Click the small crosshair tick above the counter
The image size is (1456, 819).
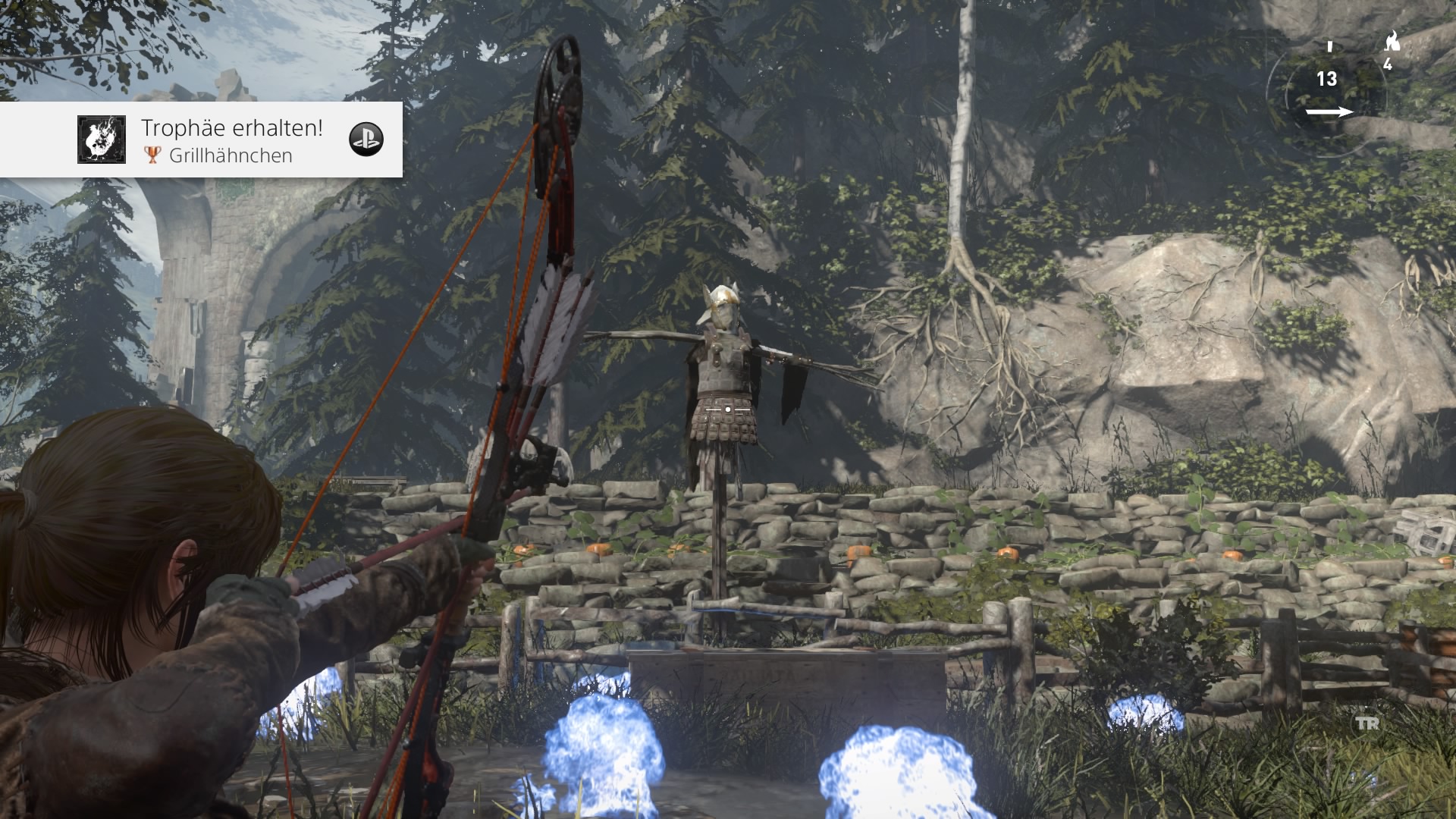[x=1329, y=47]
